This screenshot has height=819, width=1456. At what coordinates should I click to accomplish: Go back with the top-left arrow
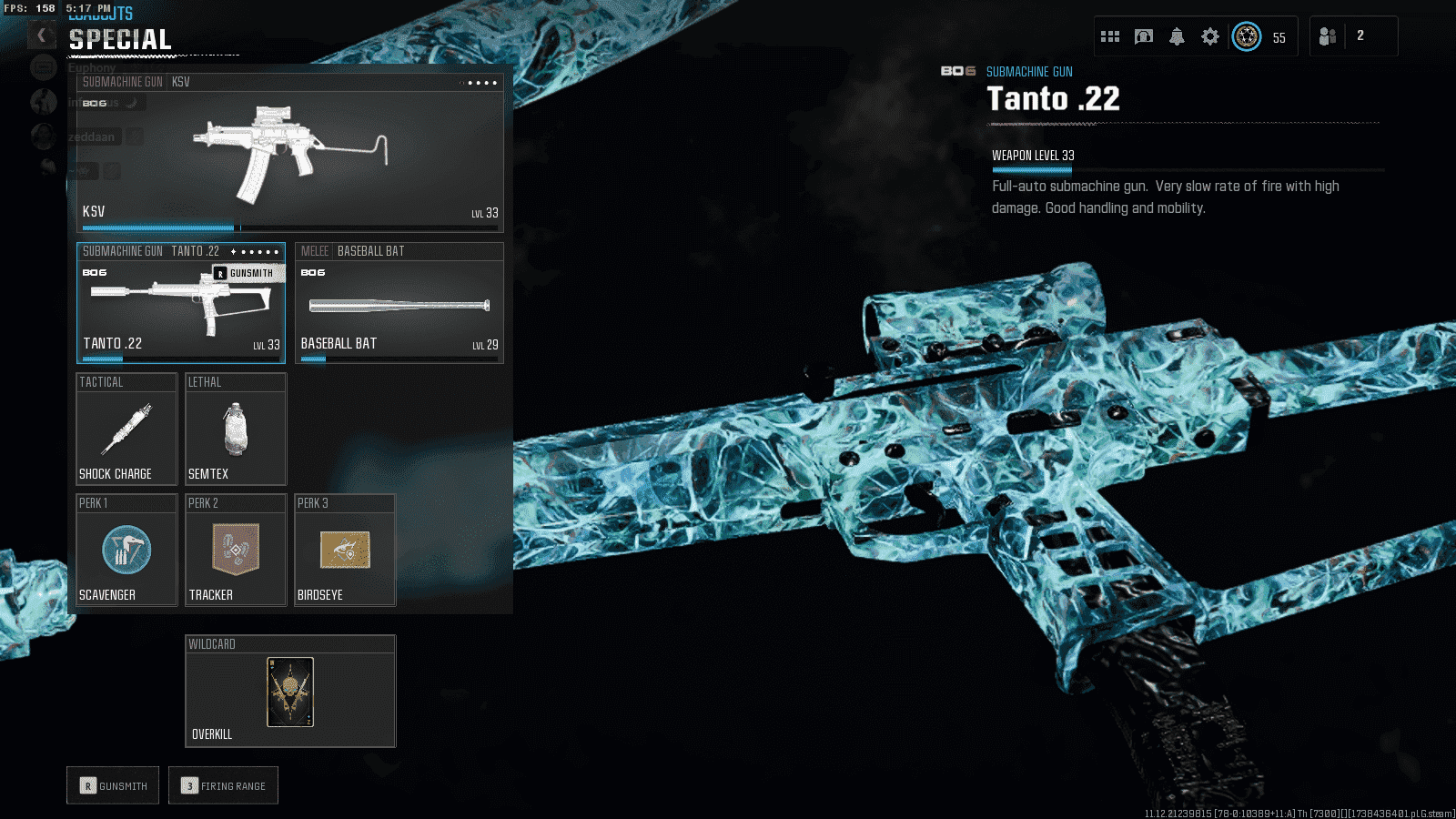pyautogui.click(x=41, y=35)
